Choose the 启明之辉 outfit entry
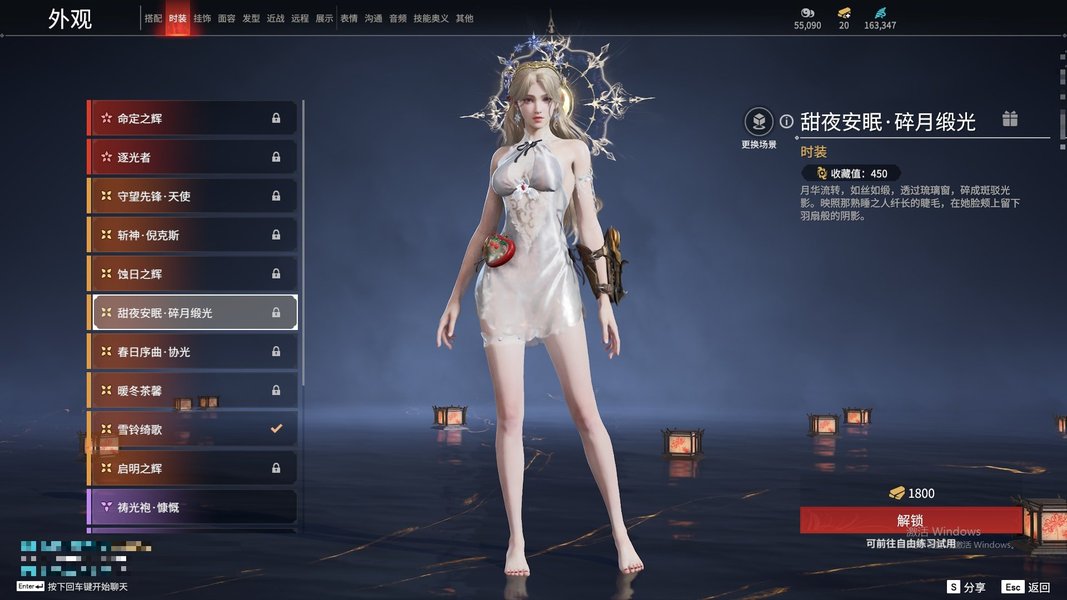 [192, 468]
